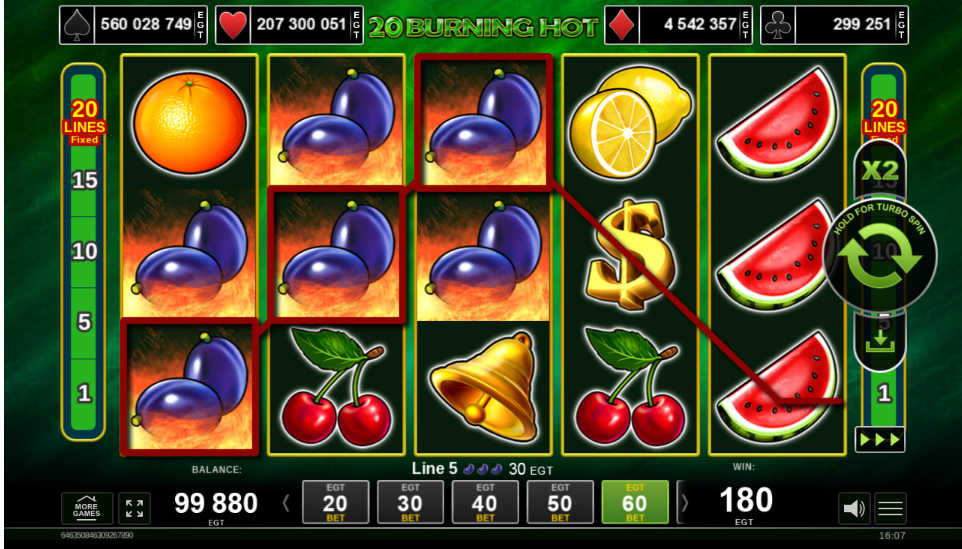Pick the 50 EGT bet button
Screen dimensions: 962x549
[560, 502]
